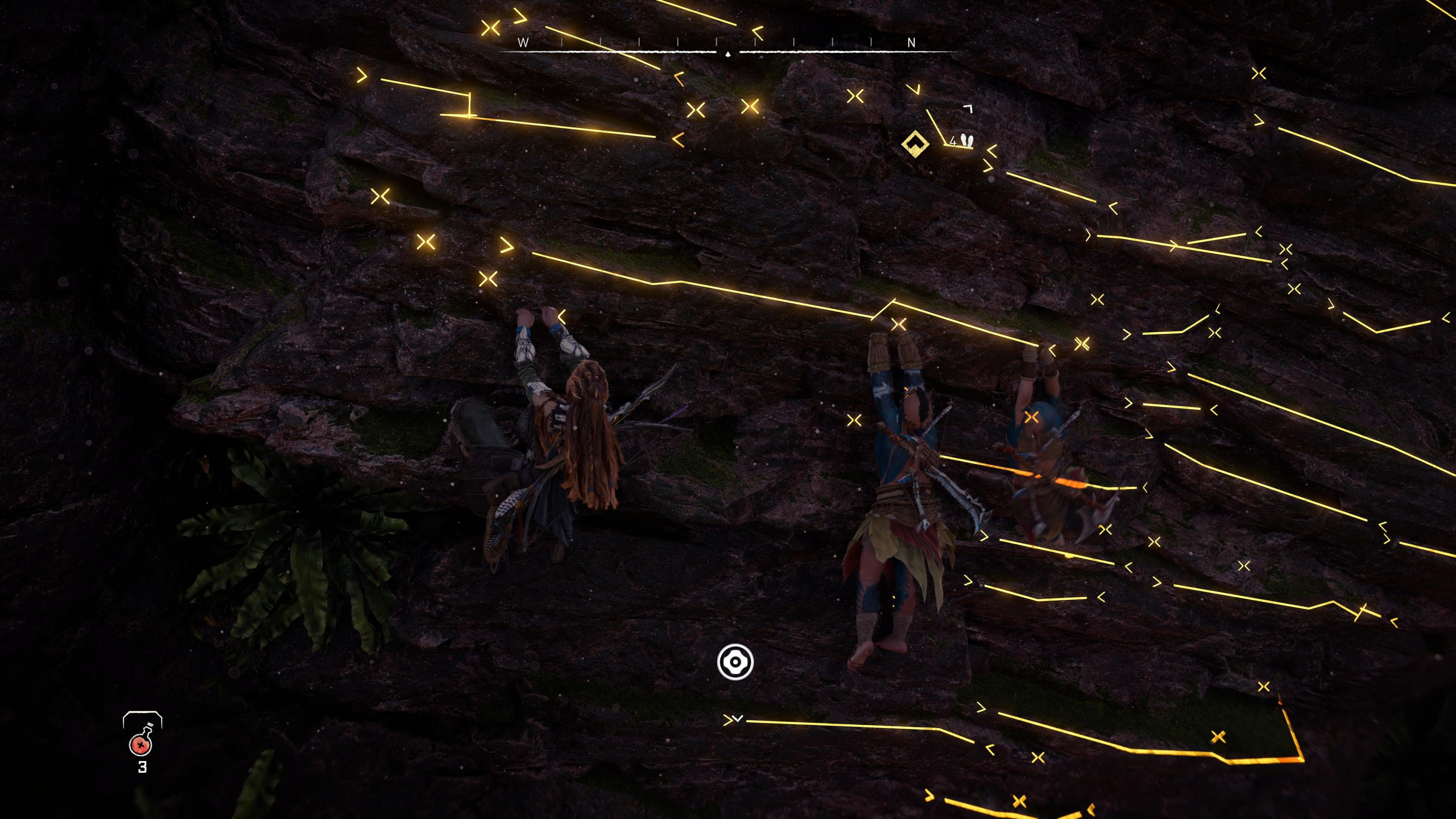Screen dimensions: 1456x819
Task: Click the compass strip at the top of screen
Action: [728, 51]
